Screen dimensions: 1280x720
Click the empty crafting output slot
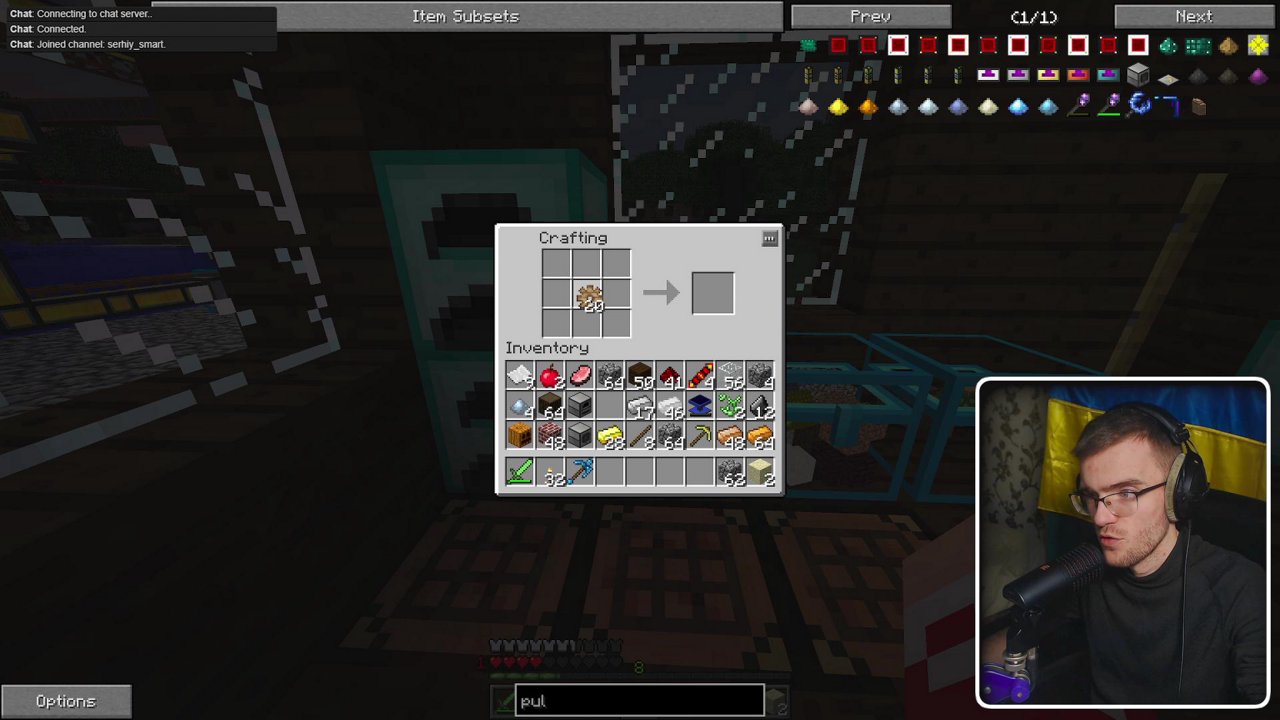[712, 292]
